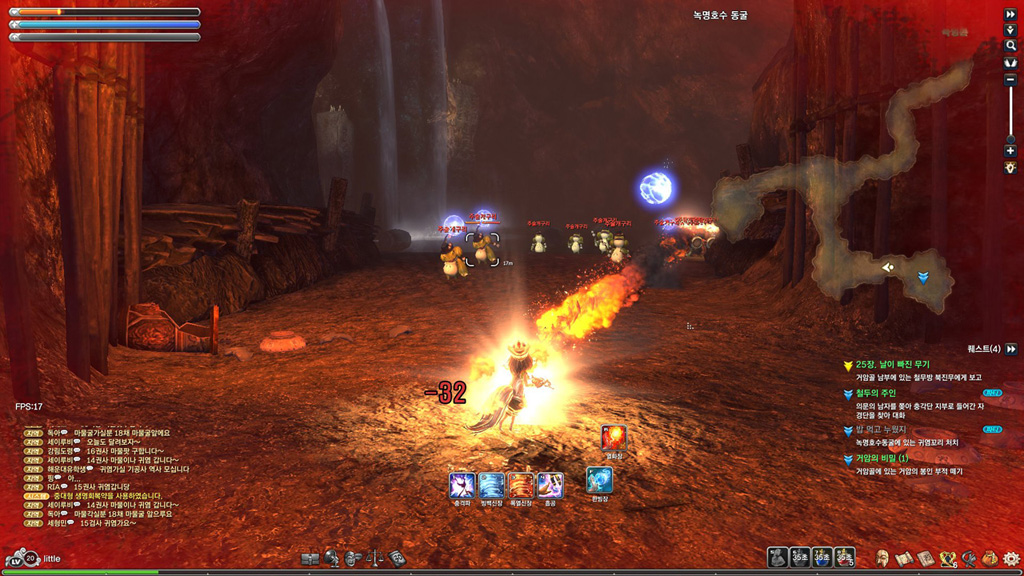Click the minimap zoom-out minus button
The height and width of the screenshot is (576, 1024).
click(1010, 79)
